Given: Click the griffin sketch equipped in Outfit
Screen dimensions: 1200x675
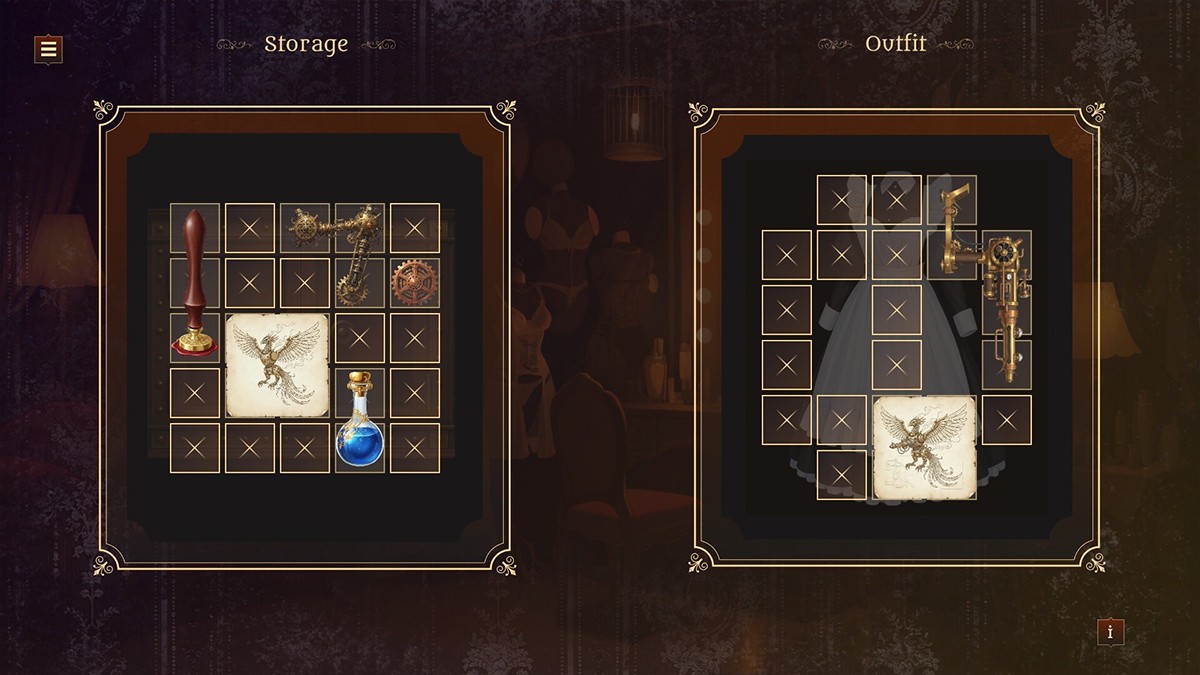Looking at the screenshot, I should click(x=925, y=447).
